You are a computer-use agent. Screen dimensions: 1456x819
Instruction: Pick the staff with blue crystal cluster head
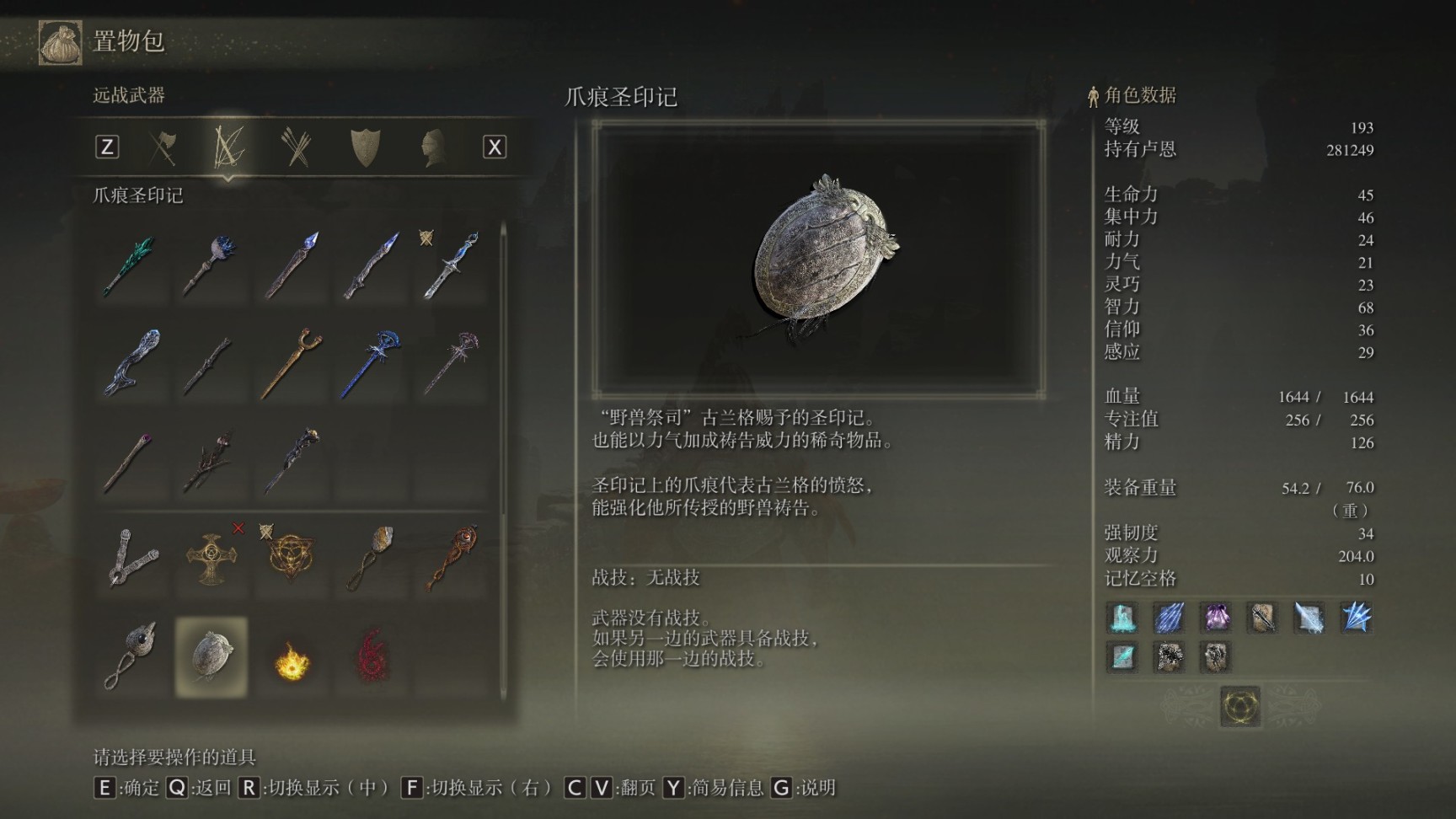(210, 266)
